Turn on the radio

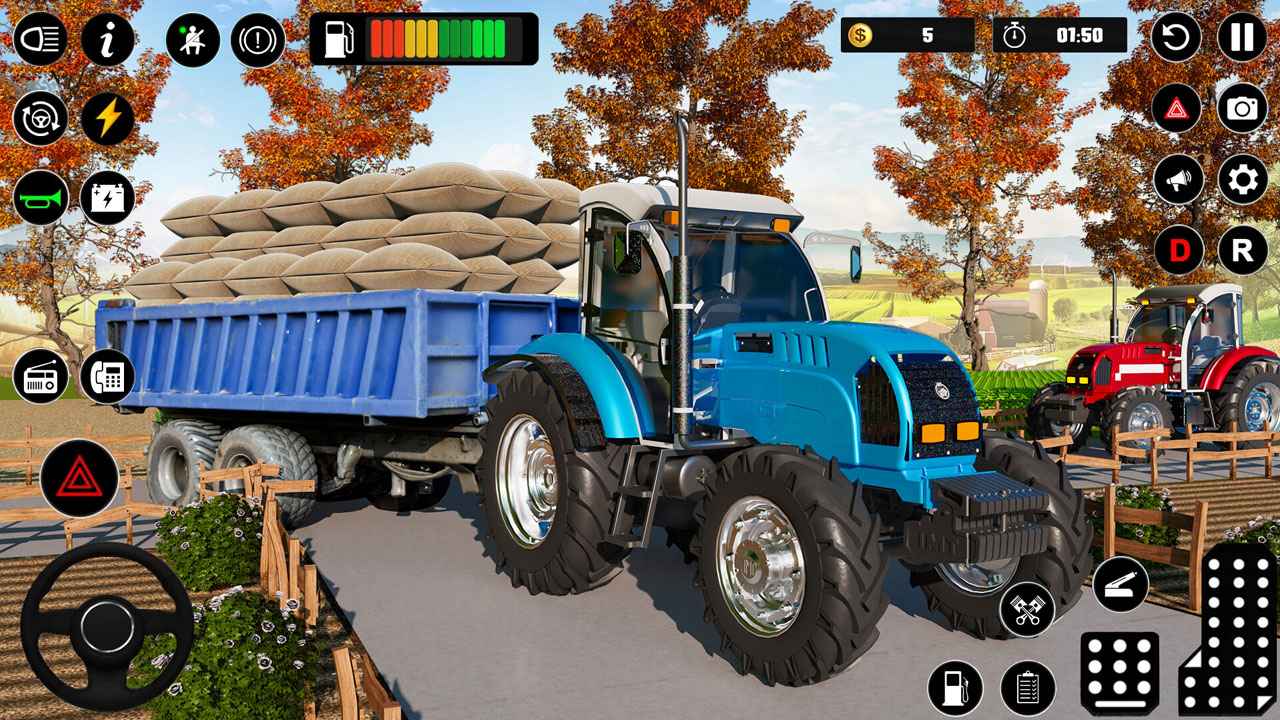[39, 379]
